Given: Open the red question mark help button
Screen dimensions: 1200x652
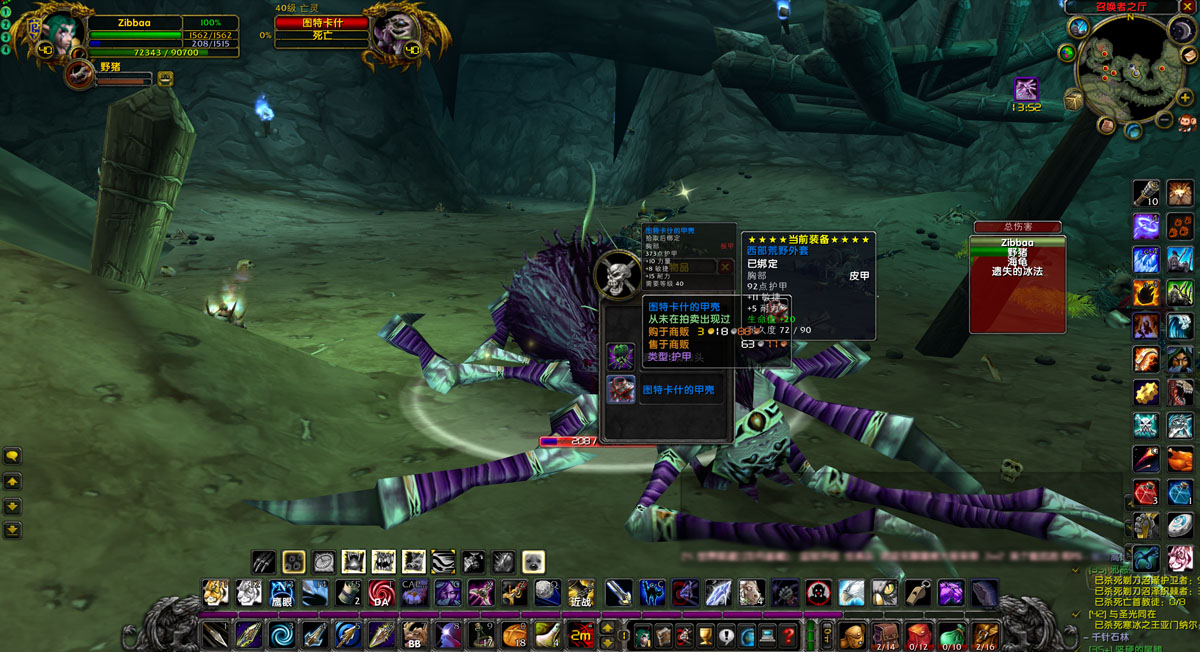Looking at the screenshot, I should click(x=790, y=634).
